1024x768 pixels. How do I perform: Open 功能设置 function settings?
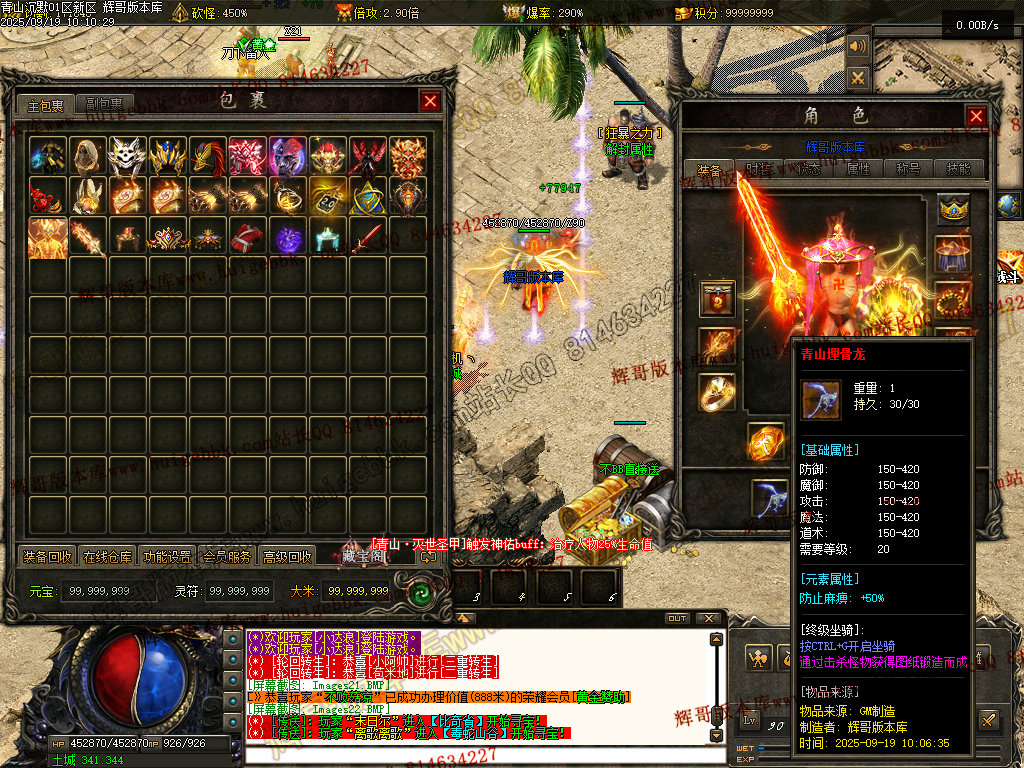pos(167,556)
